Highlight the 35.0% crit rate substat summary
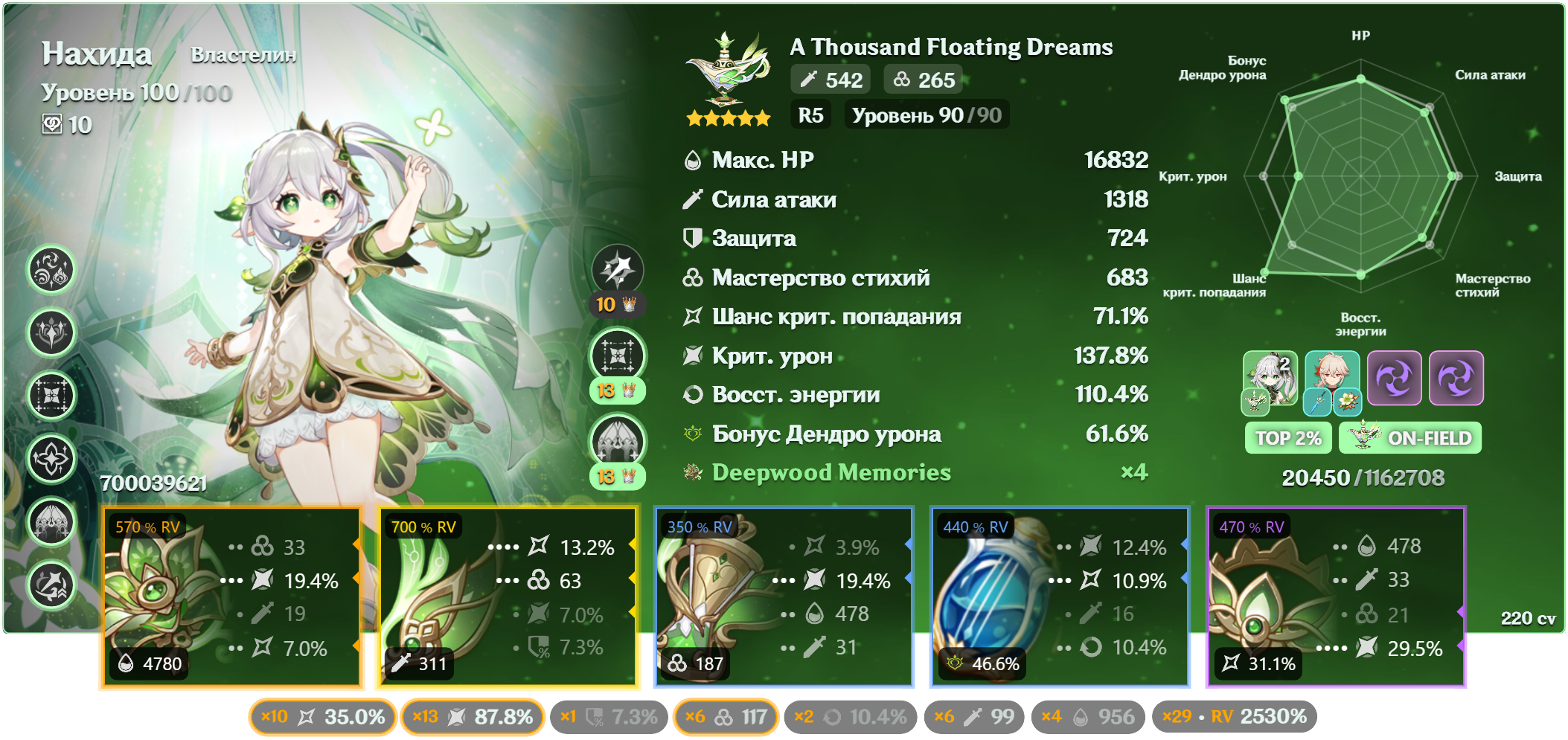 click(323, 717)
